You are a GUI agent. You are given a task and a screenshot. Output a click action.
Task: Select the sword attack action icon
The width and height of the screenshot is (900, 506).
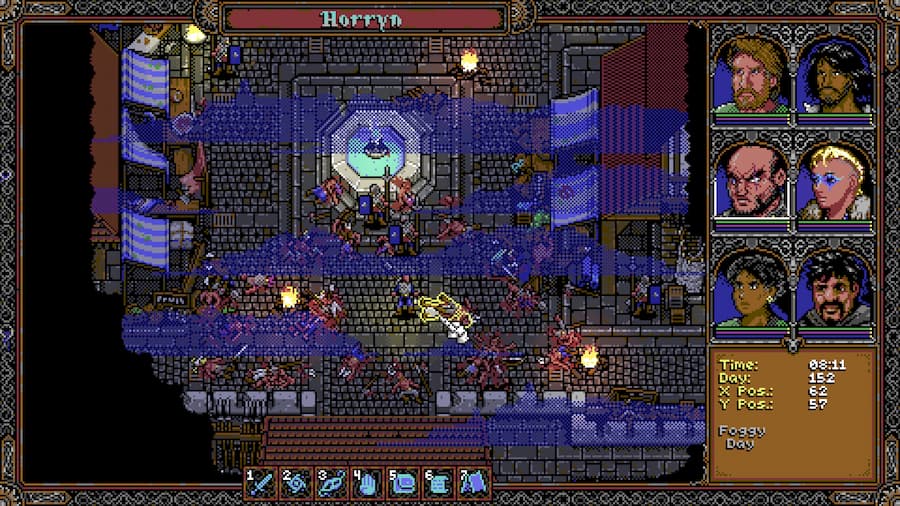click(262, 484)
